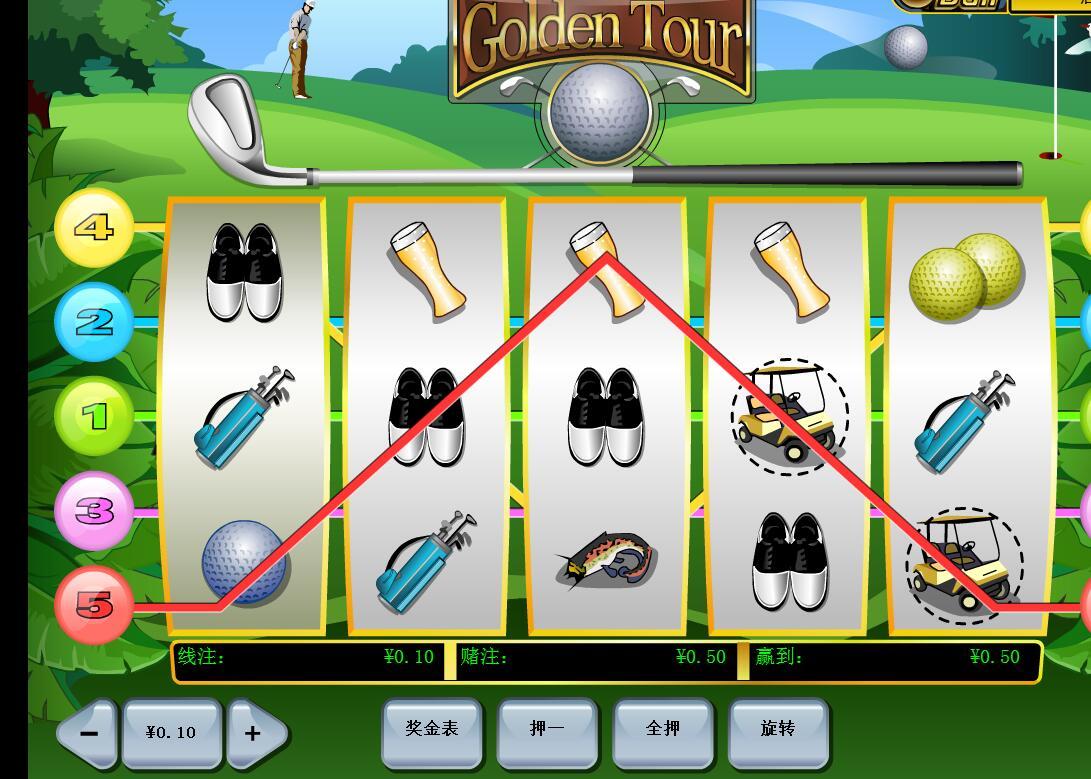This screenshot has width=1091, height=779.
Task: Choose the 全押 bet max button
Action: tap(663, 730)
